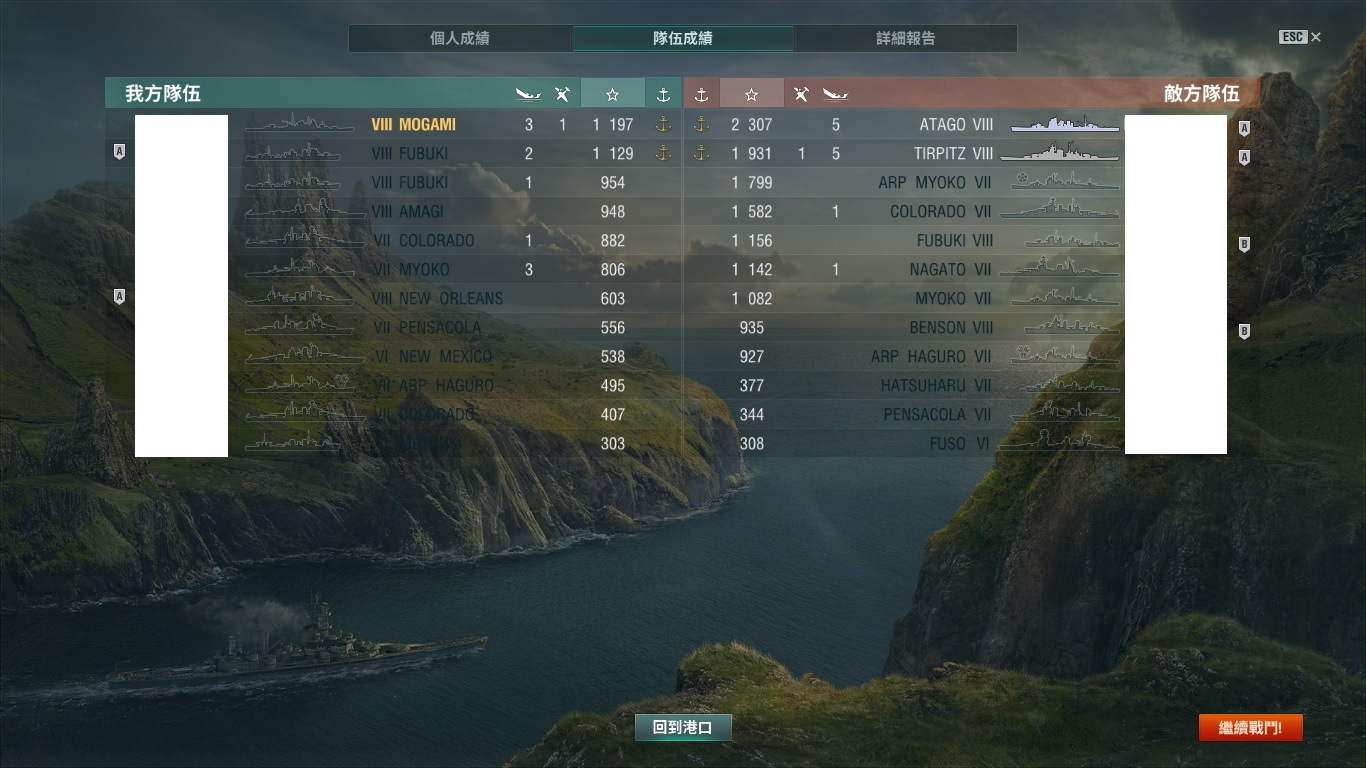
Task: Click the 回到港口 button
Action: [x=683, y=728]
